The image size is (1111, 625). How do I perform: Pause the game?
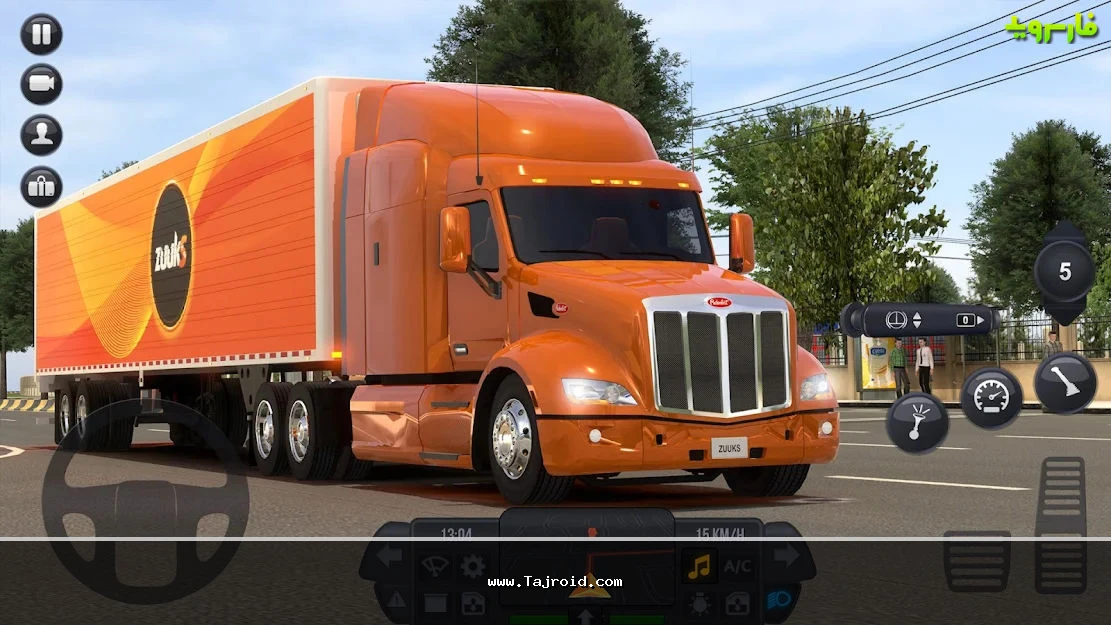[x=41, y=34]
